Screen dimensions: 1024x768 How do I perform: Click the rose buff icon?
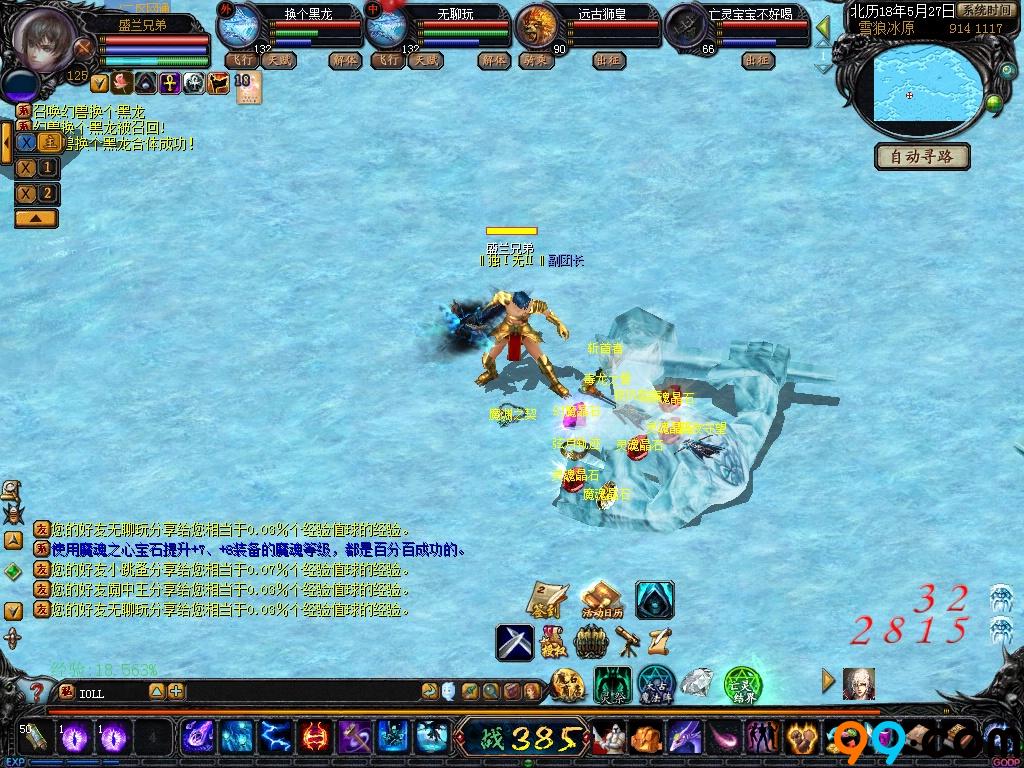pyautogui.click(x=122, y=83)
